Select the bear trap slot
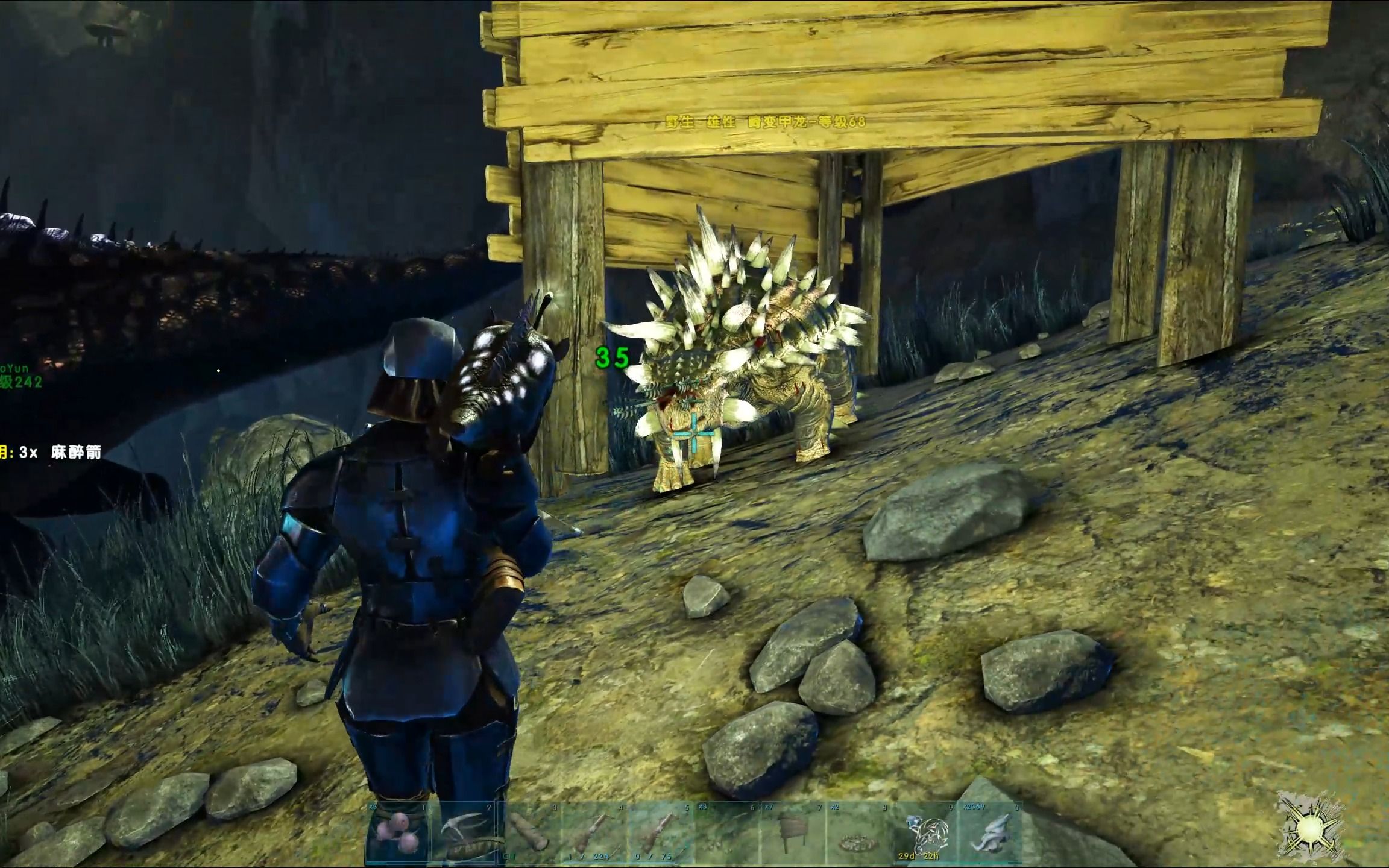The width and height of the screenshot is (1389, 868). (x=860, y=833)
